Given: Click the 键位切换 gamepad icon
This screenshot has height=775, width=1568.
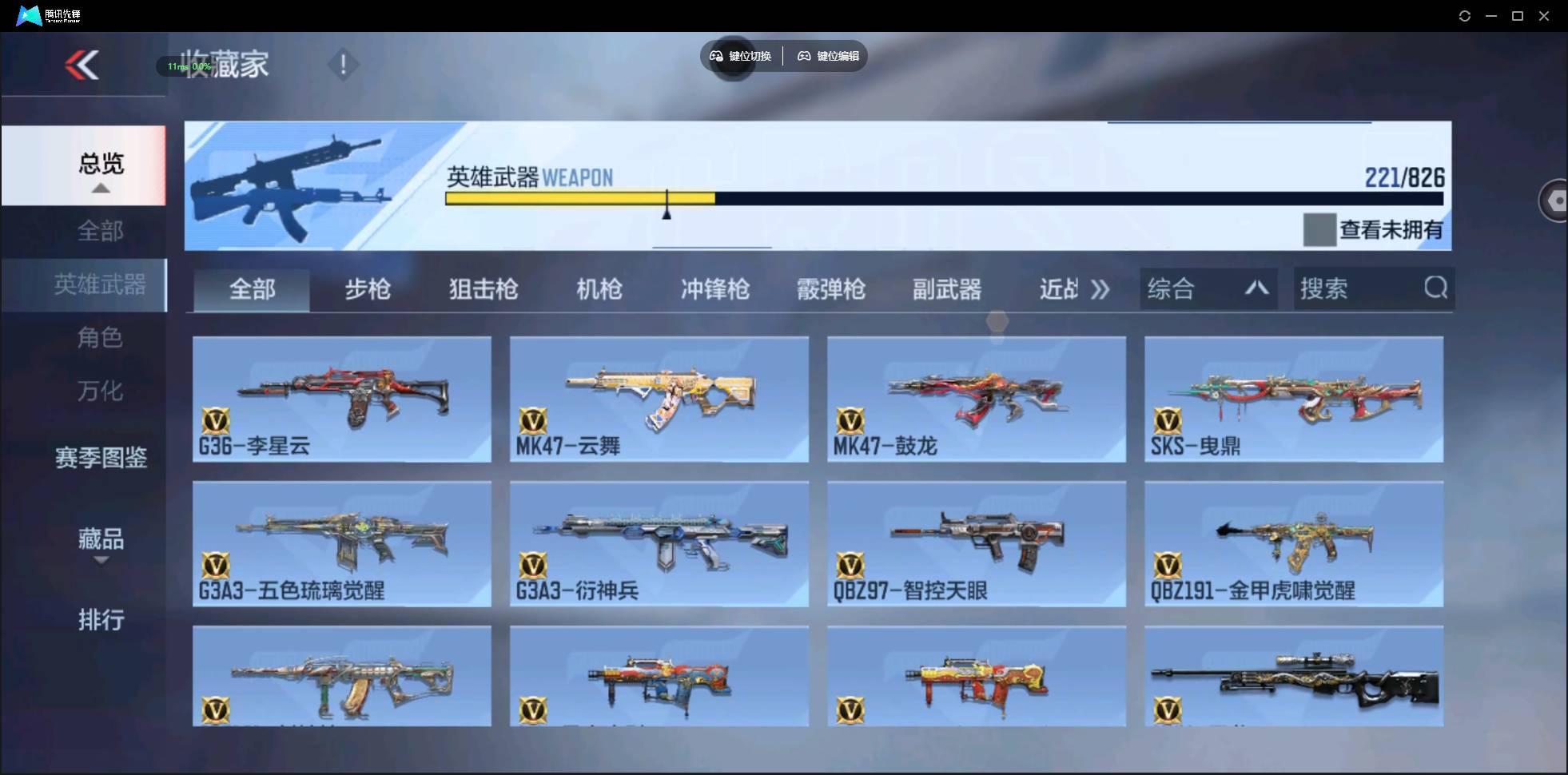Looking at the screenshot, I should pyautogui.click(x=715, y=56).
